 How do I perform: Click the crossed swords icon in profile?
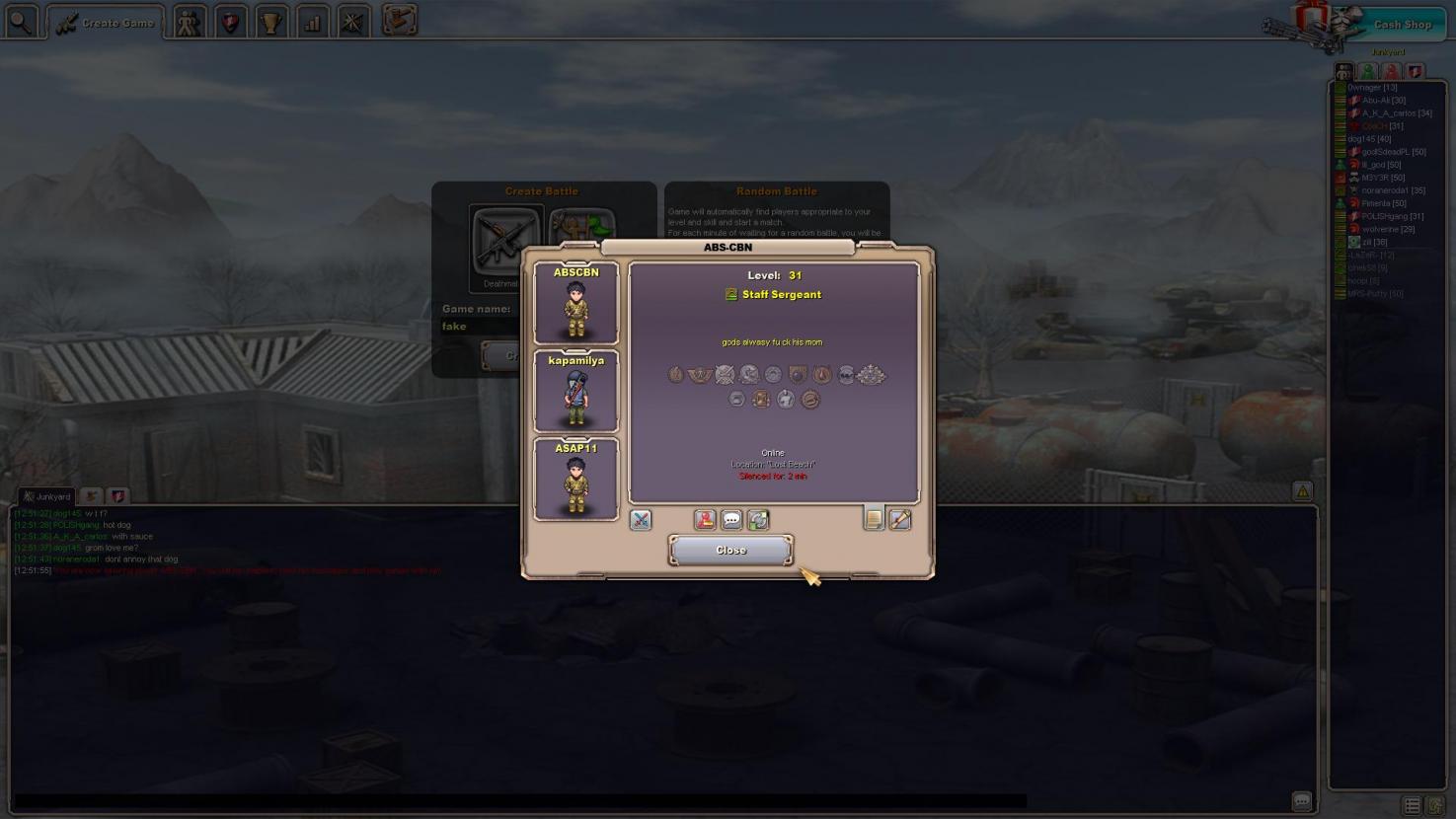click(x=641, y=520)
